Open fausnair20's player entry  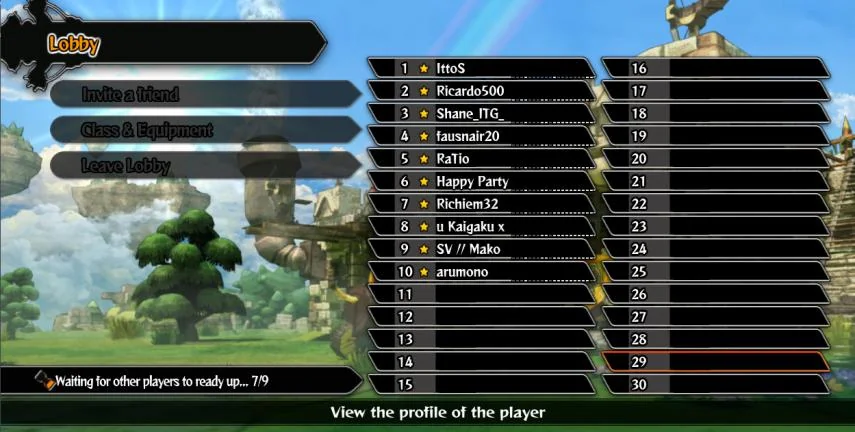[x=480, y=136]
